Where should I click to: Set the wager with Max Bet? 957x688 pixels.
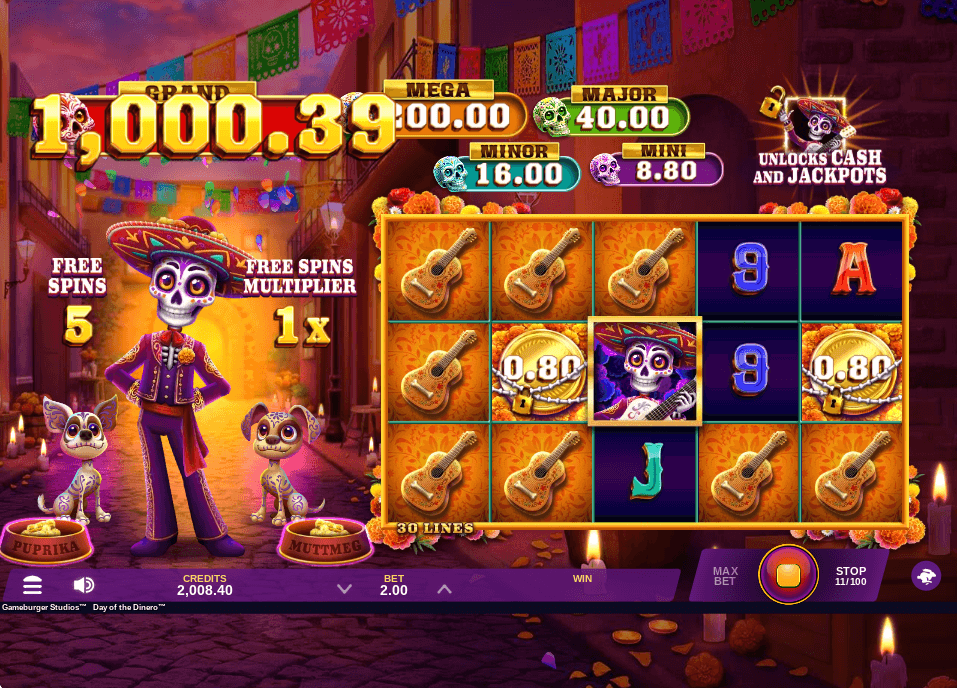pos(725,576)
